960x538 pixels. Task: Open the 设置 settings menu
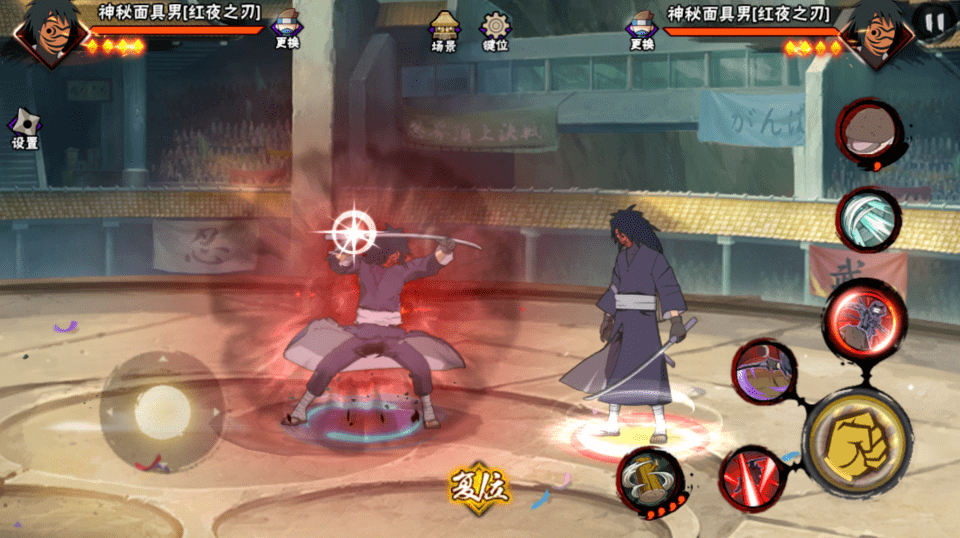pos(24,128)
